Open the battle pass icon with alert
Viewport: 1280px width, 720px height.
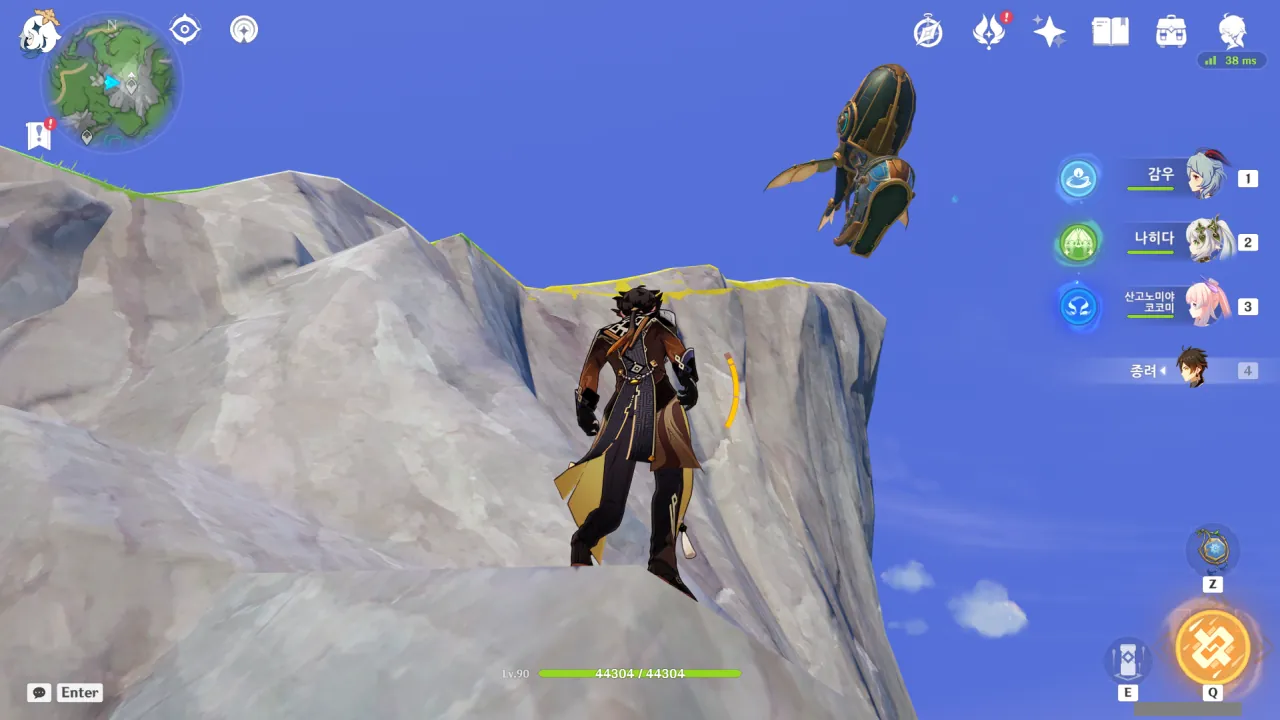tap(989, 32)
